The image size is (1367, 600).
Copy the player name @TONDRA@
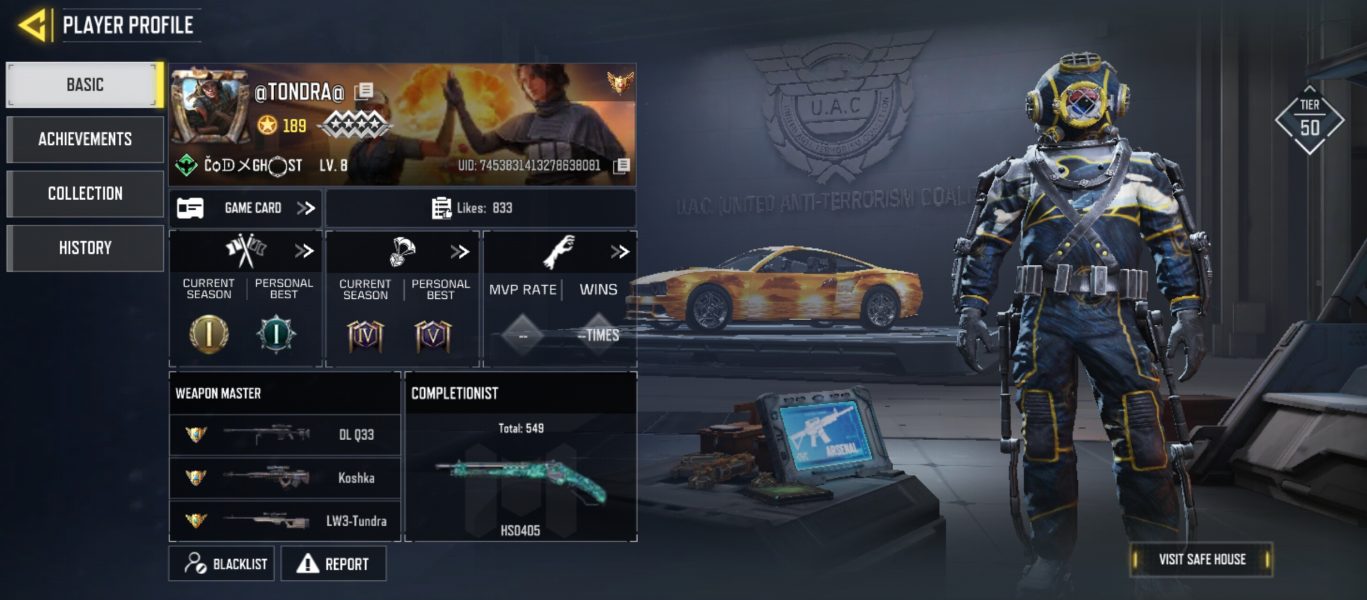365,91
